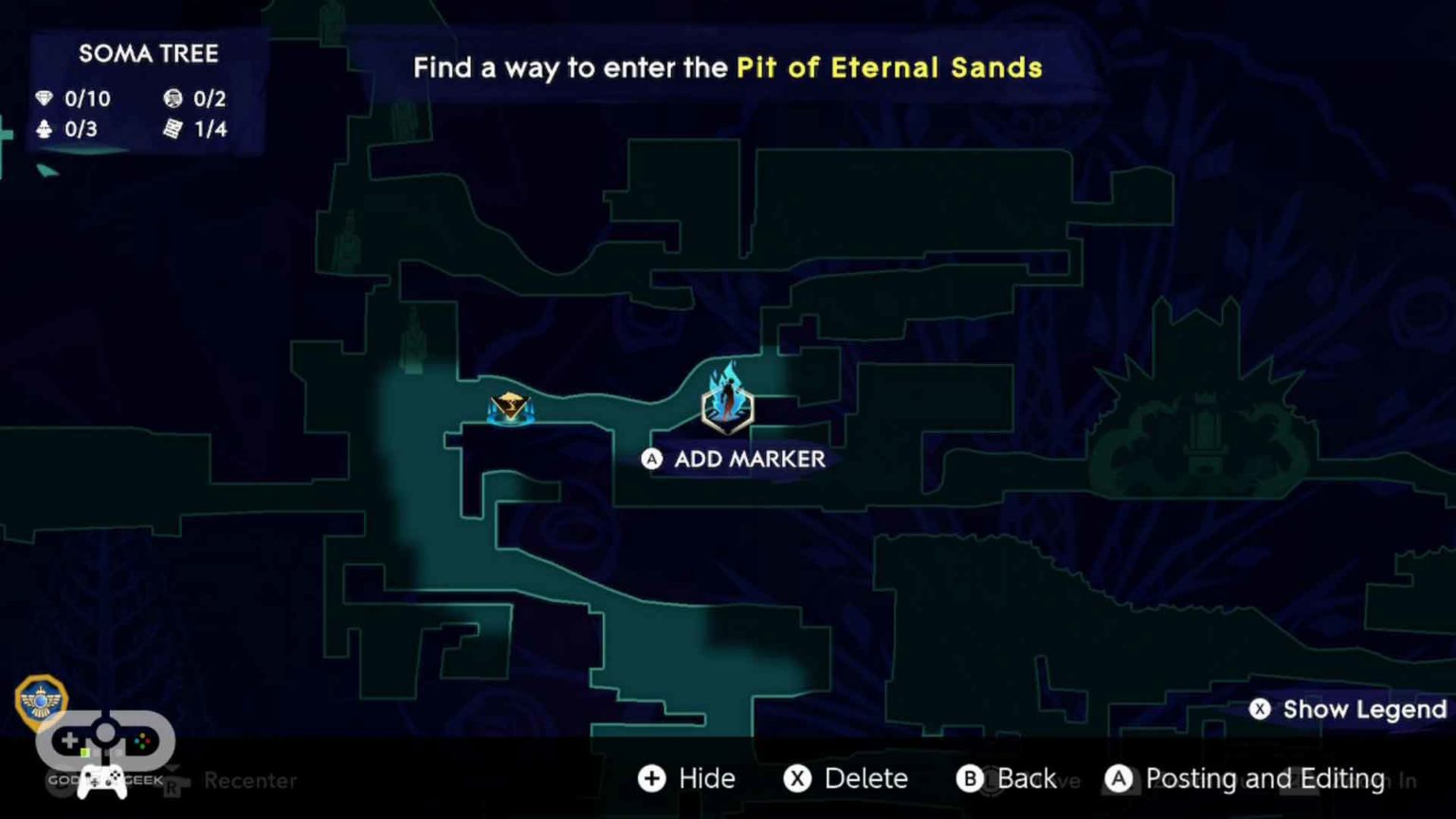Select the Soma flower counter icon
Screen dimensions: 1456x819
44,129
